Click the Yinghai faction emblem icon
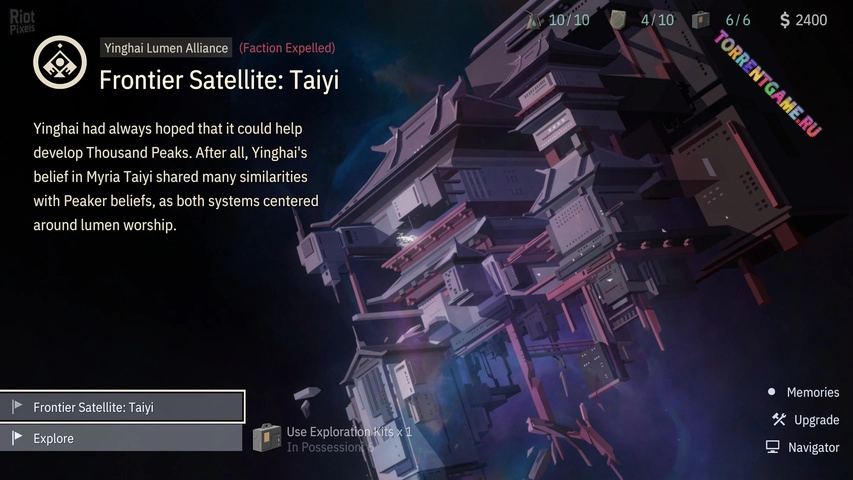This screenshot has height=480, width=853. point(59,62)
